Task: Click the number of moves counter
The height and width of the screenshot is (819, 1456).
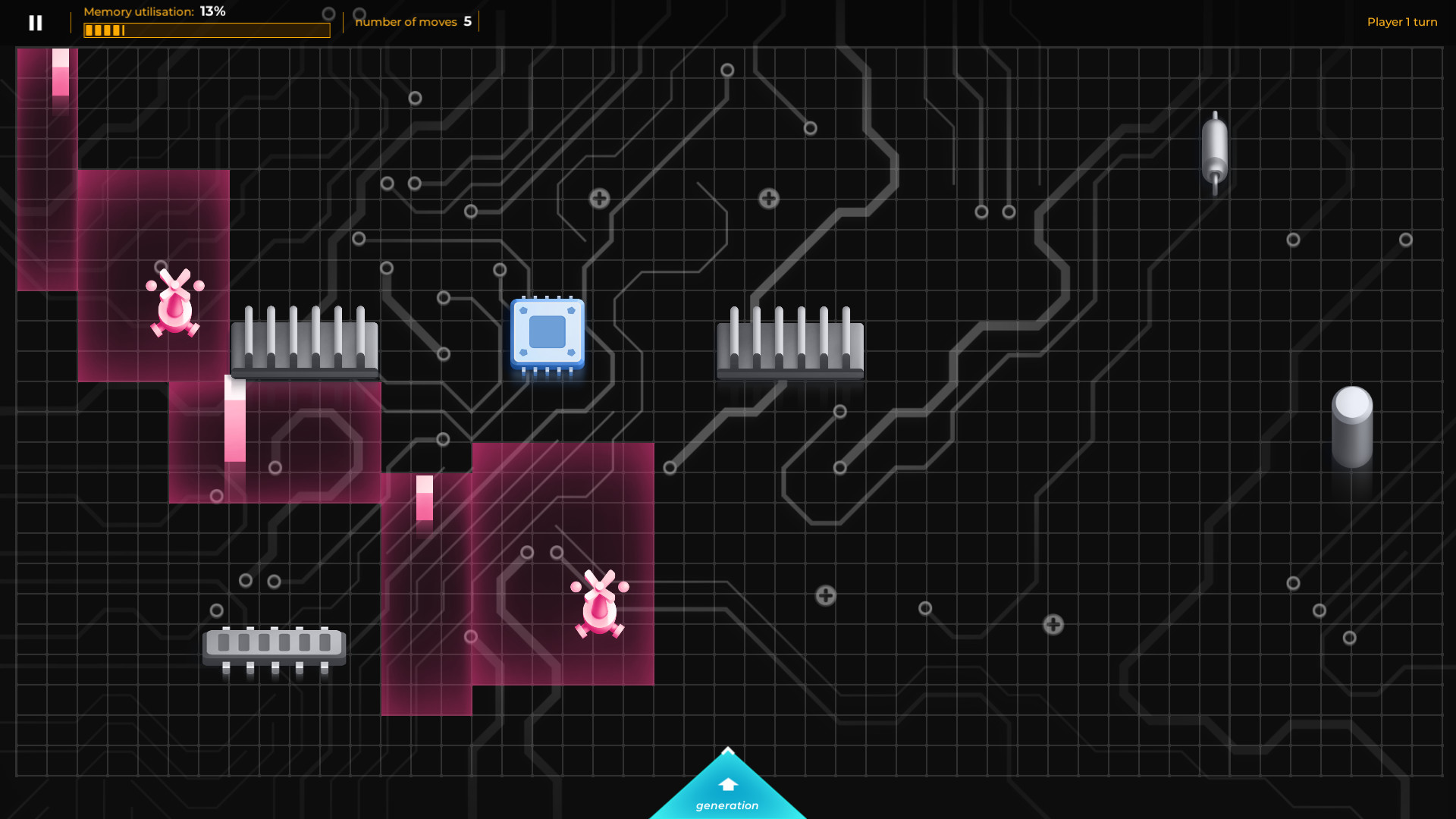Action: 413,21
